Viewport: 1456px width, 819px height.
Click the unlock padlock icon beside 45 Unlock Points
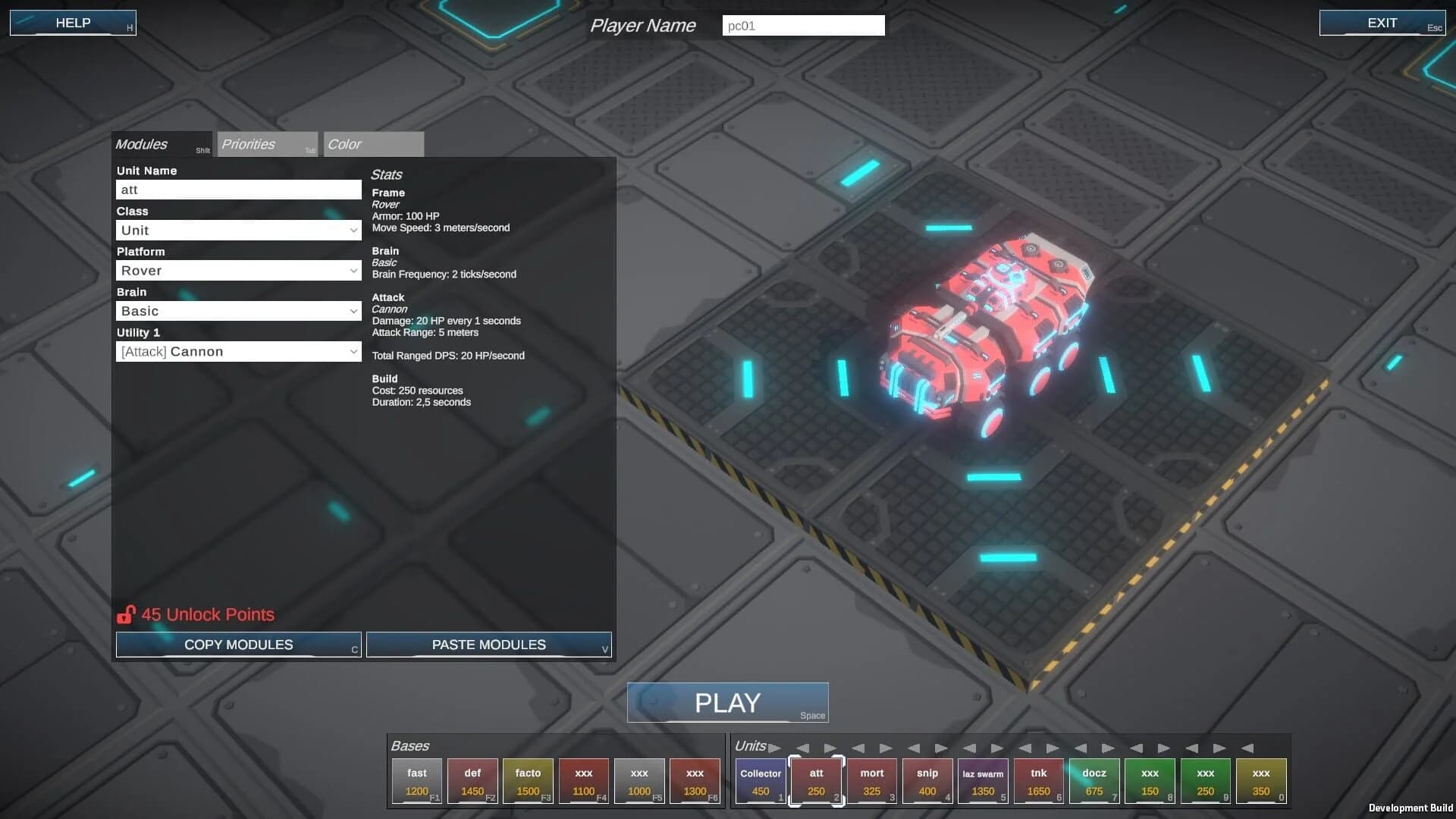(x=127, y=613)
